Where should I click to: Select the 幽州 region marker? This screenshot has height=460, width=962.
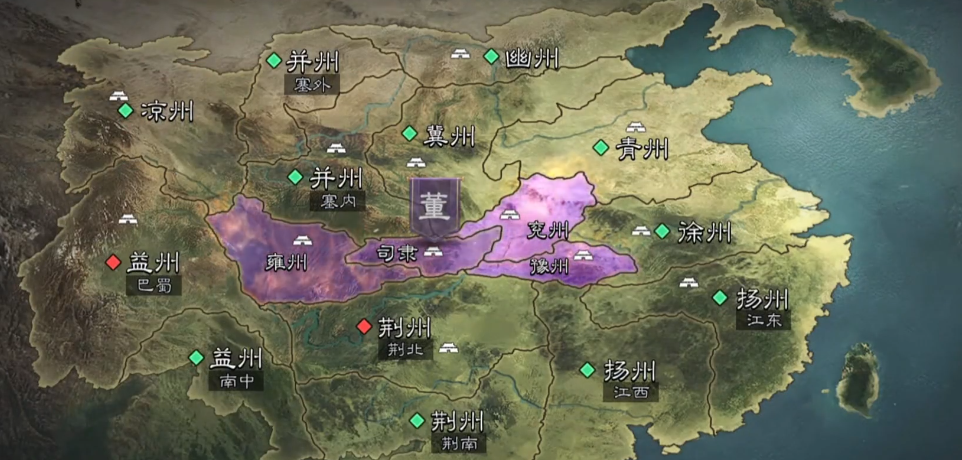491,56
